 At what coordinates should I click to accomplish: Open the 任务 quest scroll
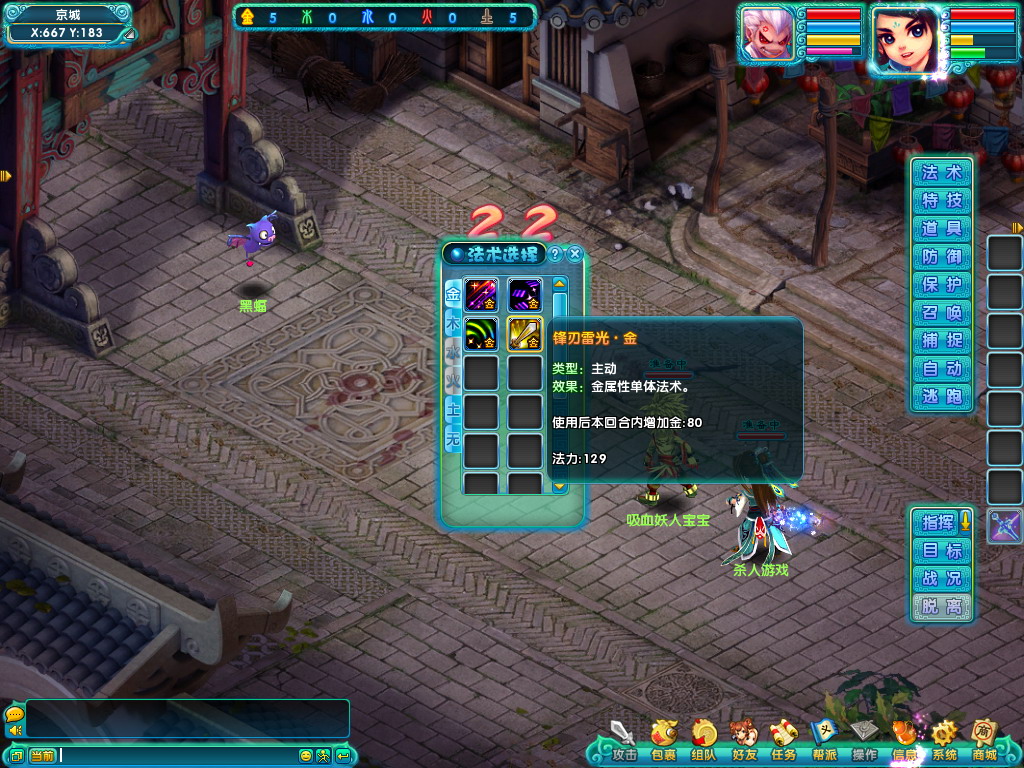point(783,740)
